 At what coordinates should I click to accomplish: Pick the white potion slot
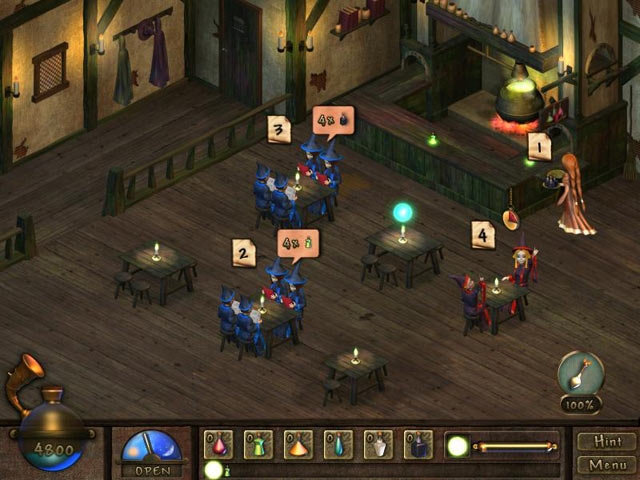(378, 444)
